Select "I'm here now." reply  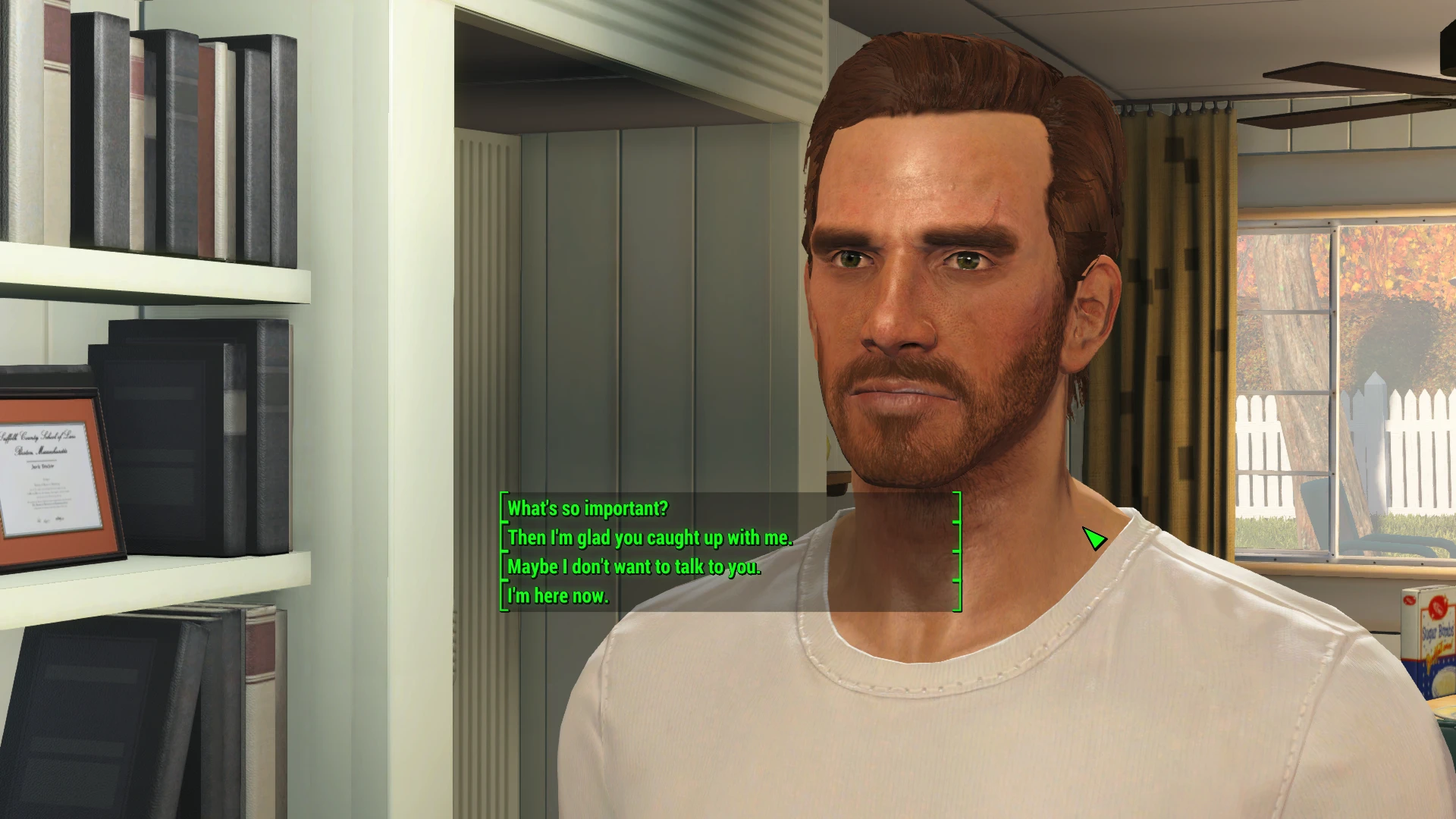pos(557,595)
